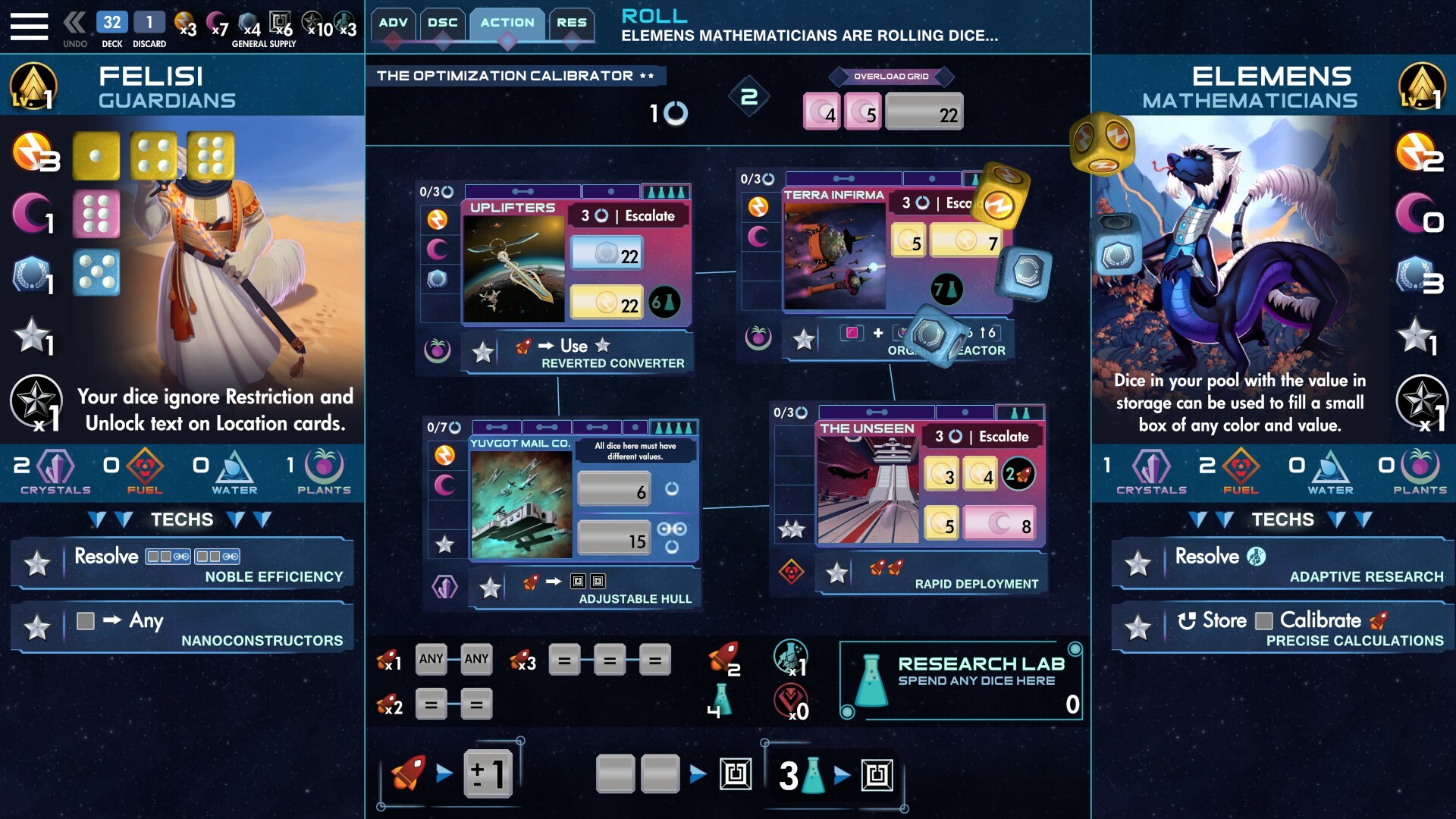Select the red rocket beside the plus-minus box

pos(409,772)
